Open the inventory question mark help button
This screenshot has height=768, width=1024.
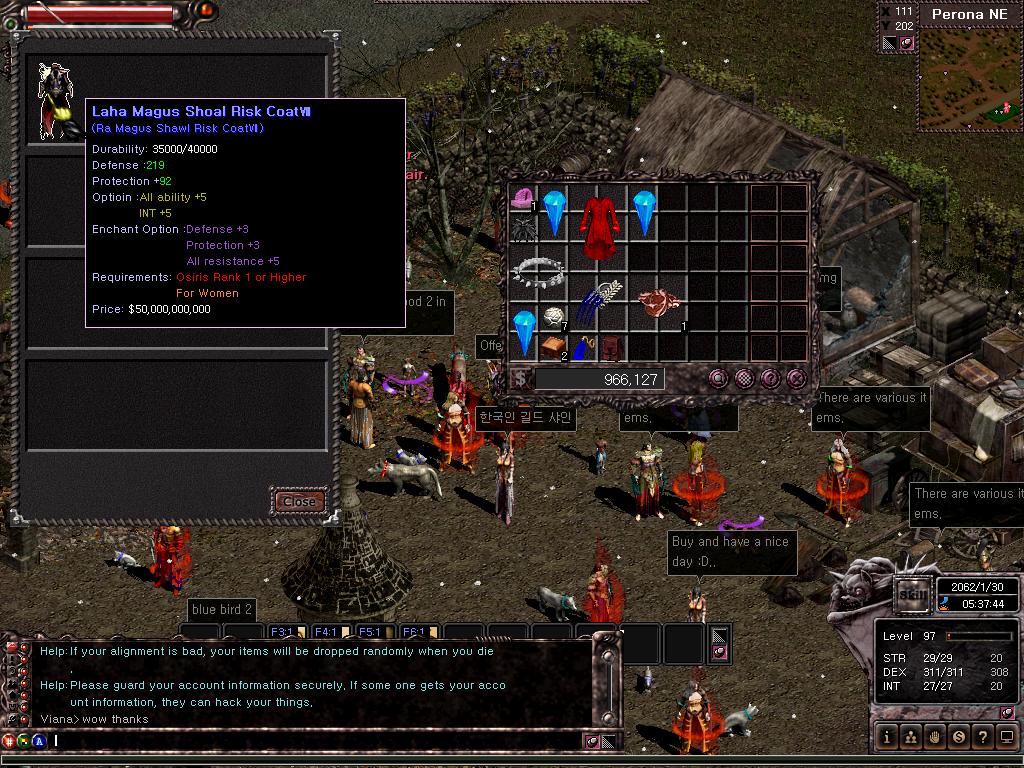[x=770, y=378]
